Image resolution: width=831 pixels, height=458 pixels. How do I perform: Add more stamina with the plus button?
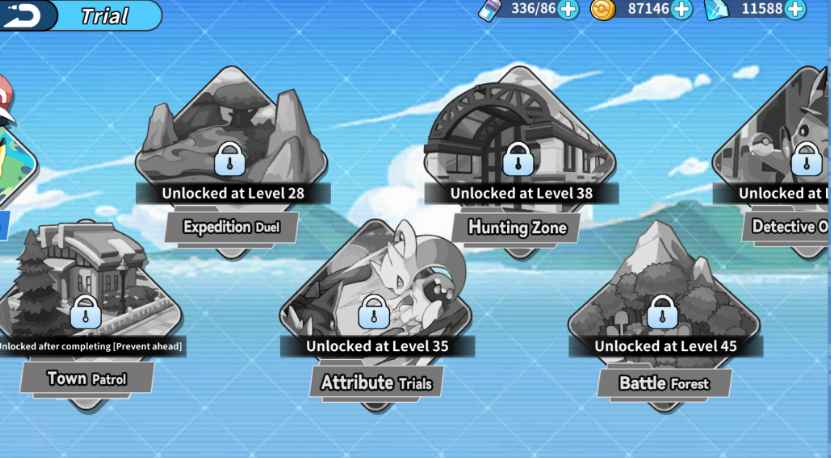pyautogui.click(x=568, y=10)
